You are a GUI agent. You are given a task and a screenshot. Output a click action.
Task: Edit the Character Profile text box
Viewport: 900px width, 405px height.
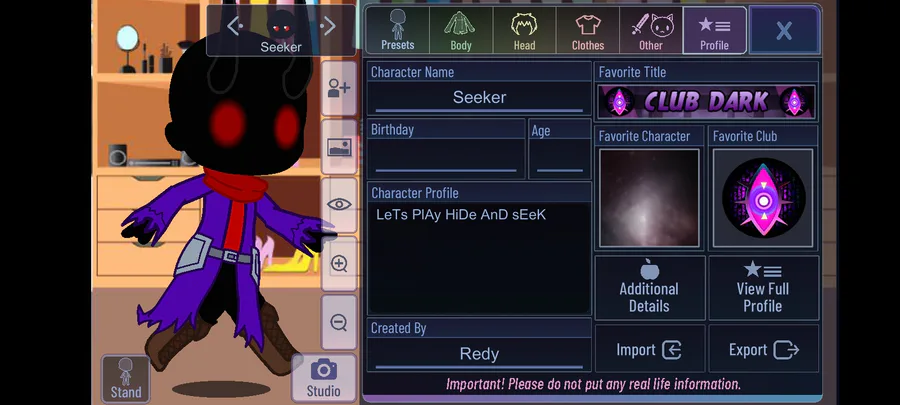pyautogui.click(x=479, y=258)
